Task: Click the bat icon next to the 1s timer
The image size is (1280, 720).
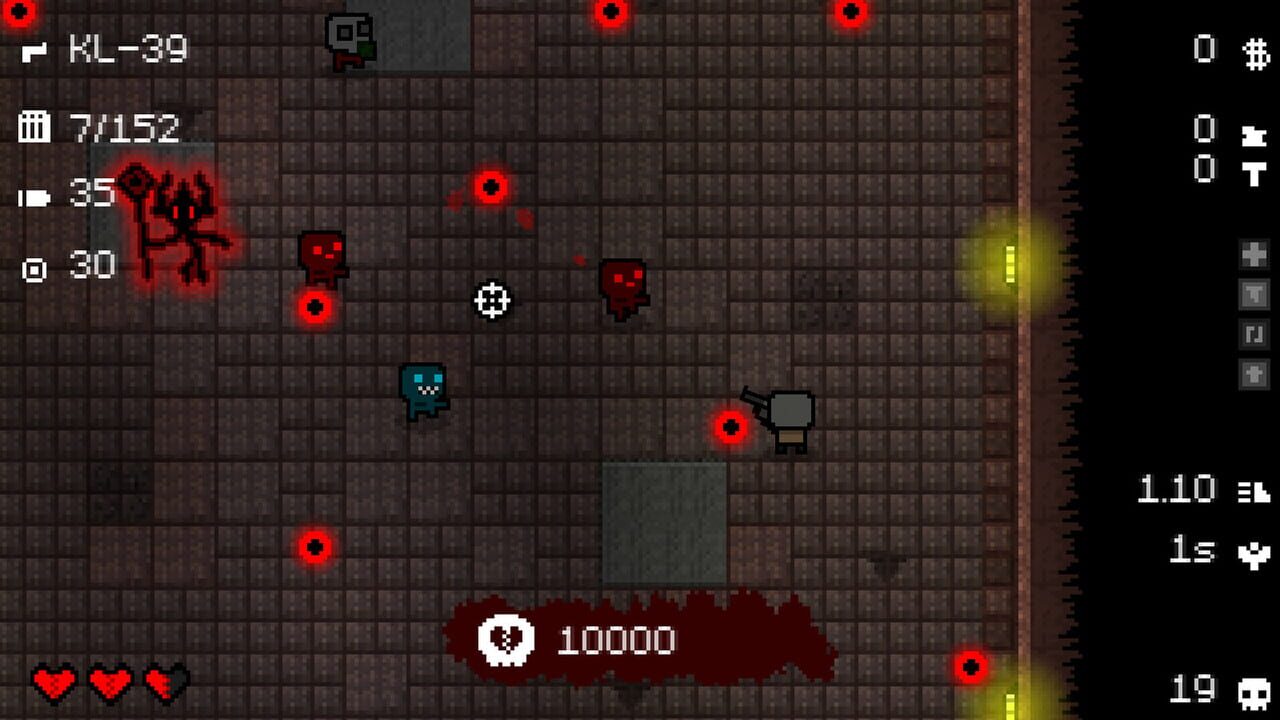Action: [1254, 551]
